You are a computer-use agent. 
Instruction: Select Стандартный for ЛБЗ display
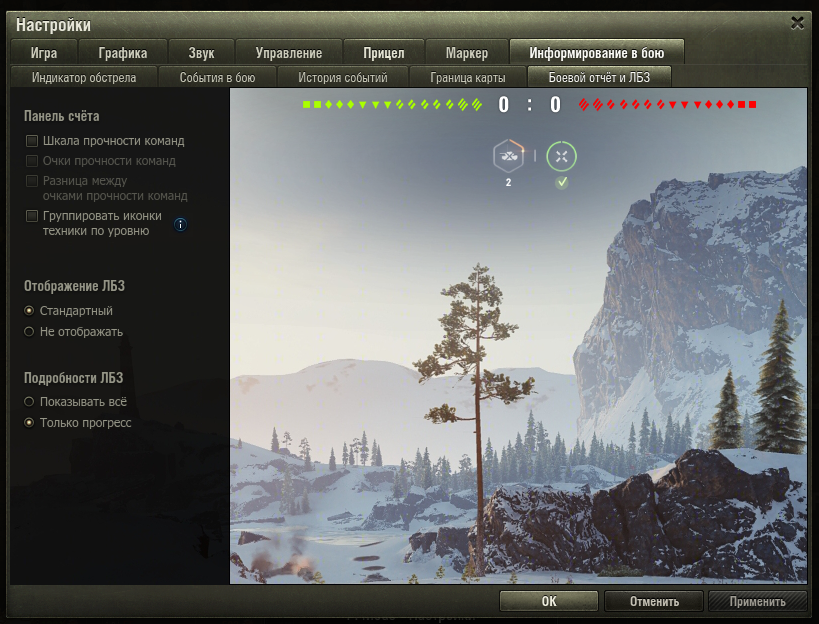click(x=30, y=311)
